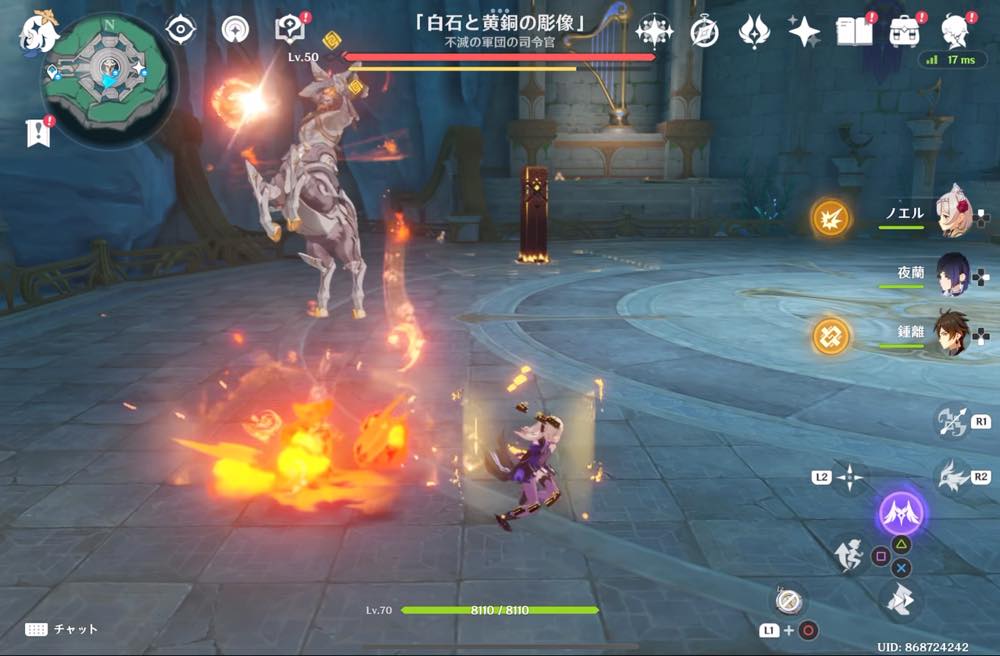Open the winged battle pass icon

(x=754, y=32)
